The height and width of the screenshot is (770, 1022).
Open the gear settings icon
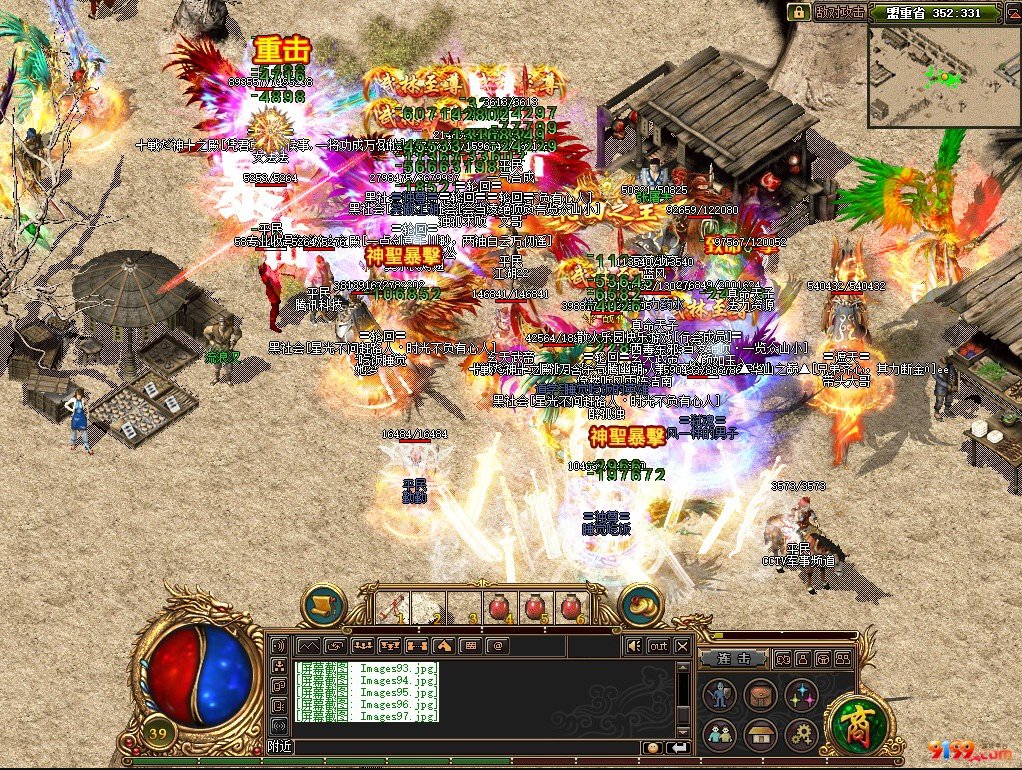tap(801, 735)
